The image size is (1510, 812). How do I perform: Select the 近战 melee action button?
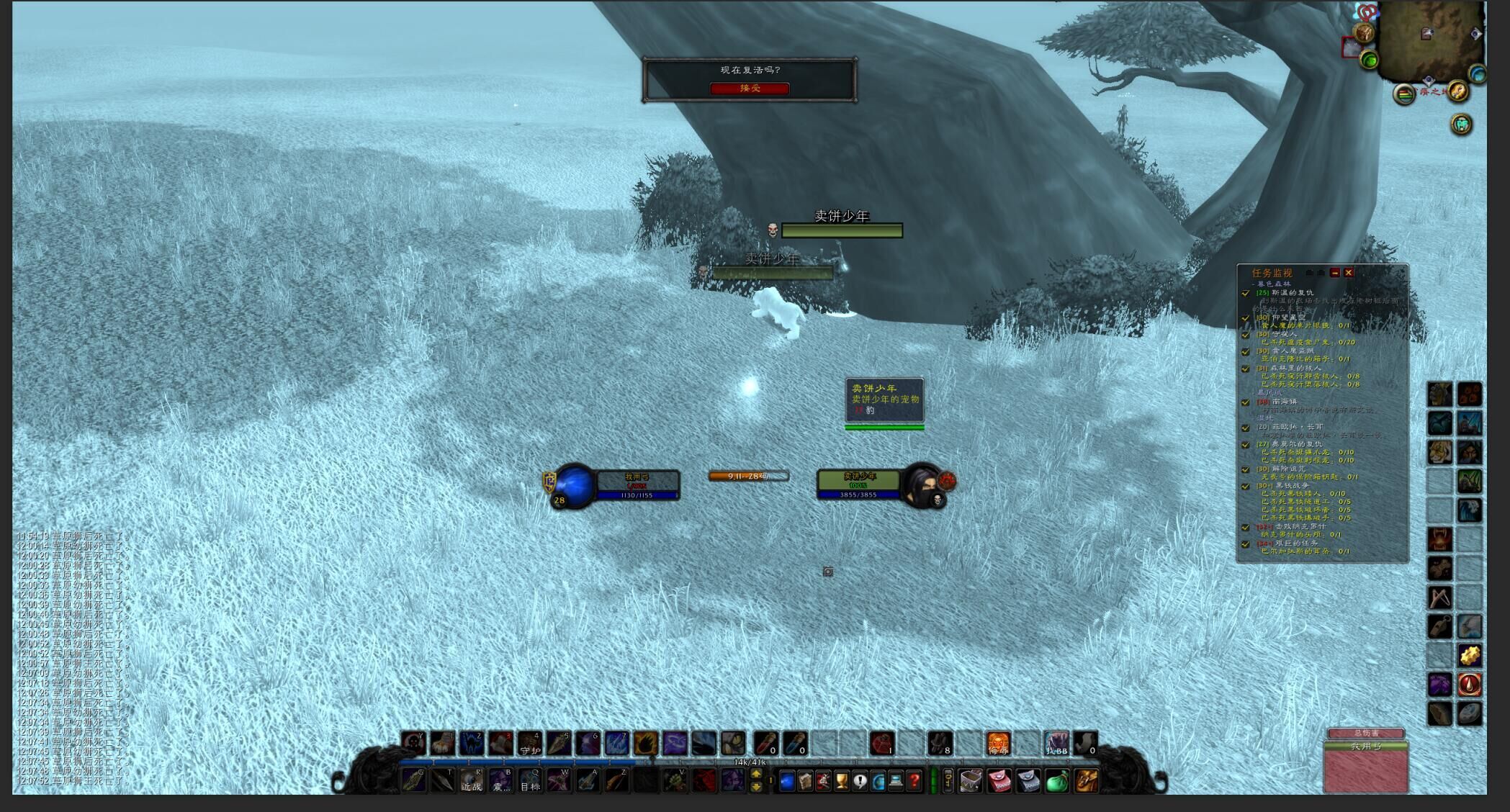click(472, 780)
